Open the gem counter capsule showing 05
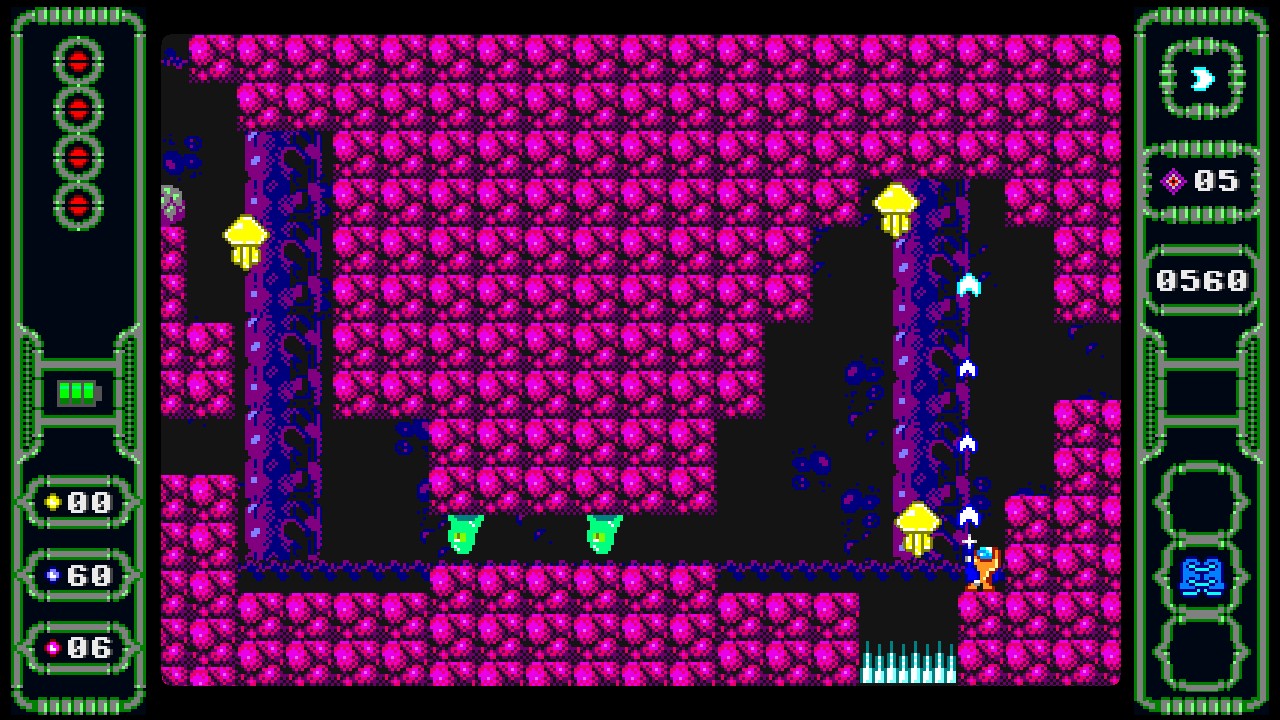Screen dimensions: 1280x720 (x=1200, y=182)
